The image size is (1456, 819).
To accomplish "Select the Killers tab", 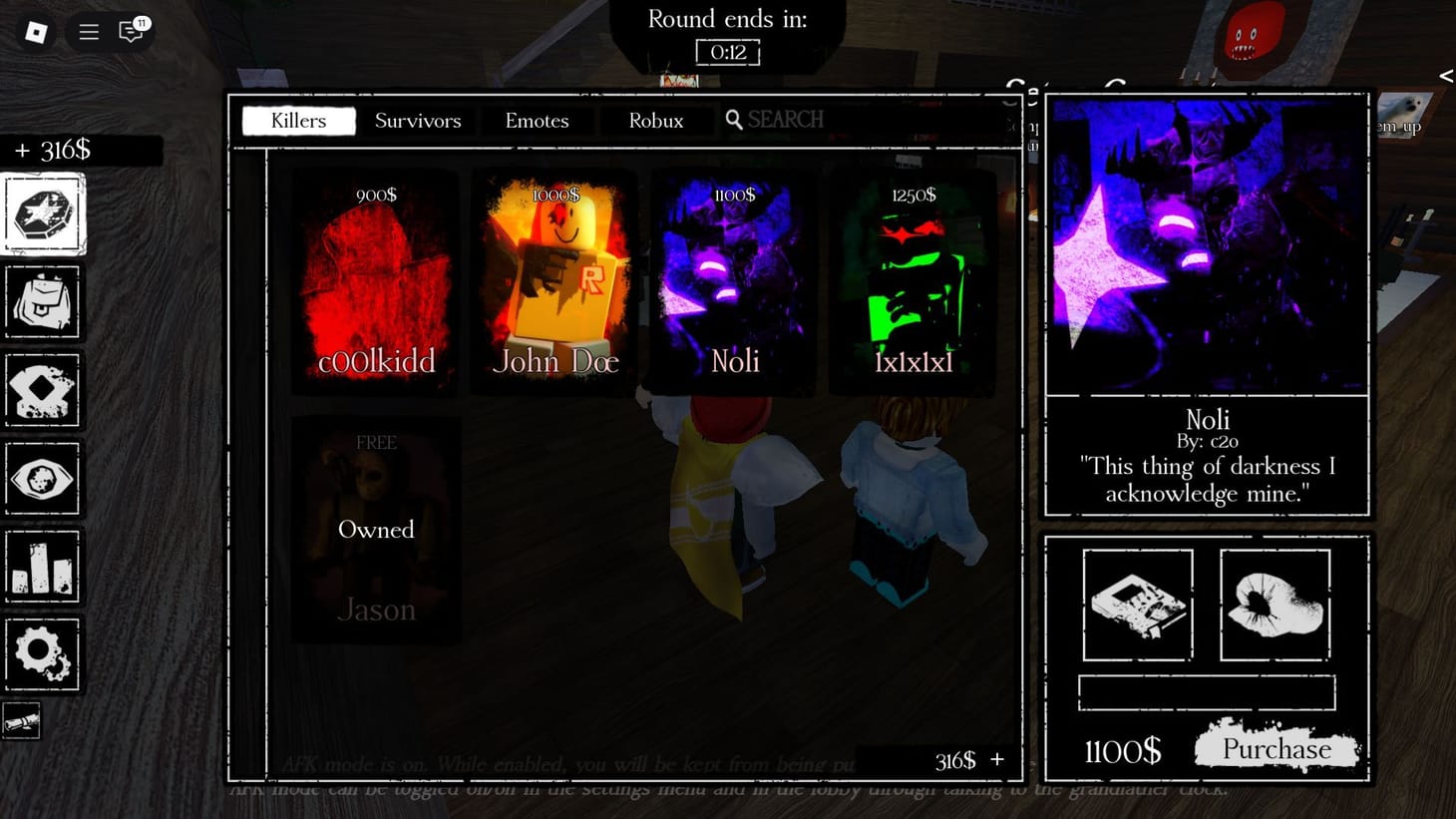I will tap(297, 121).
